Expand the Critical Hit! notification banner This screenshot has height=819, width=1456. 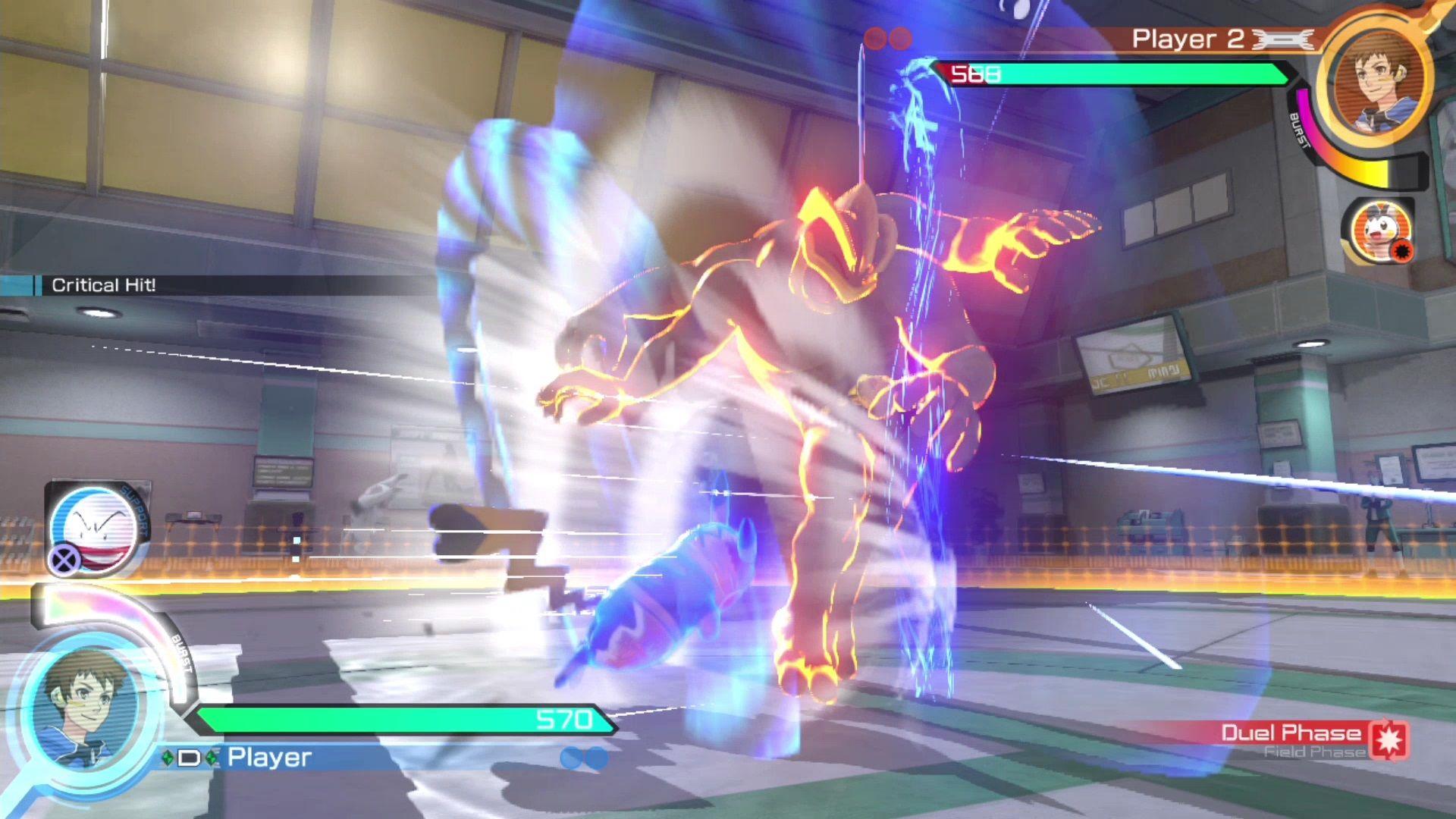pos(104,285)
